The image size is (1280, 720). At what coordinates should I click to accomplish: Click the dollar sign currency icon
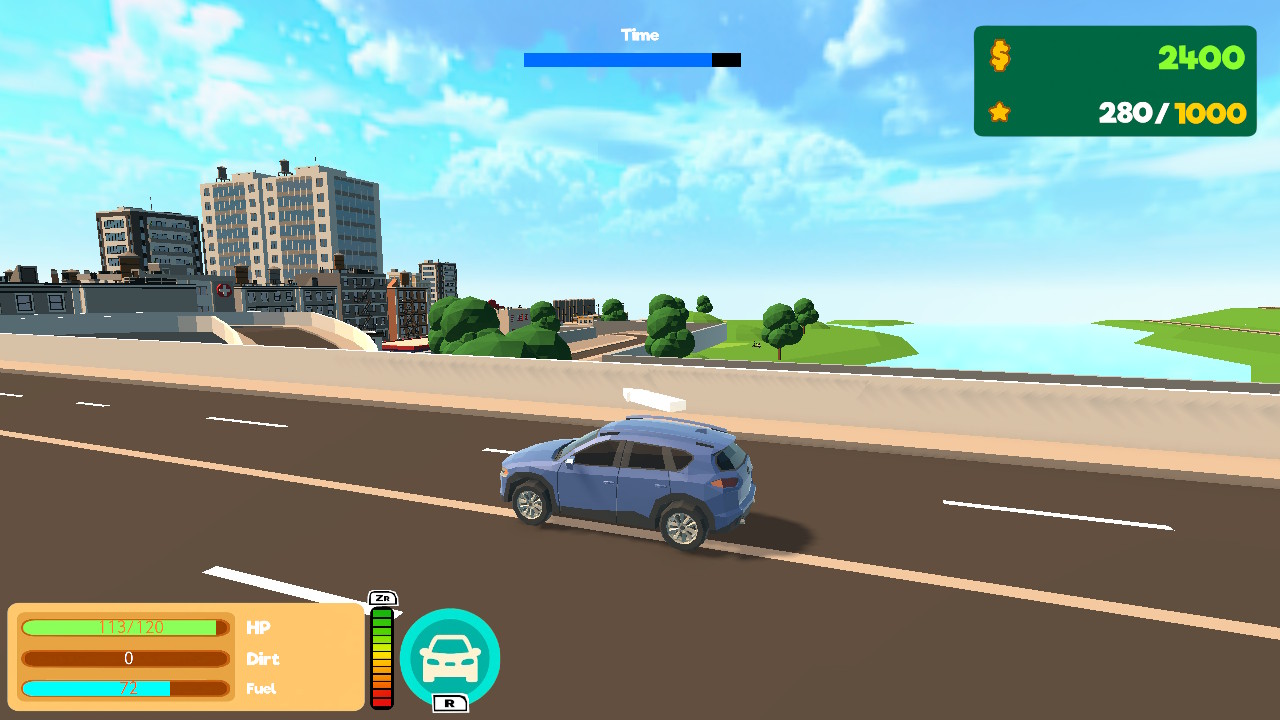point(999,58)
